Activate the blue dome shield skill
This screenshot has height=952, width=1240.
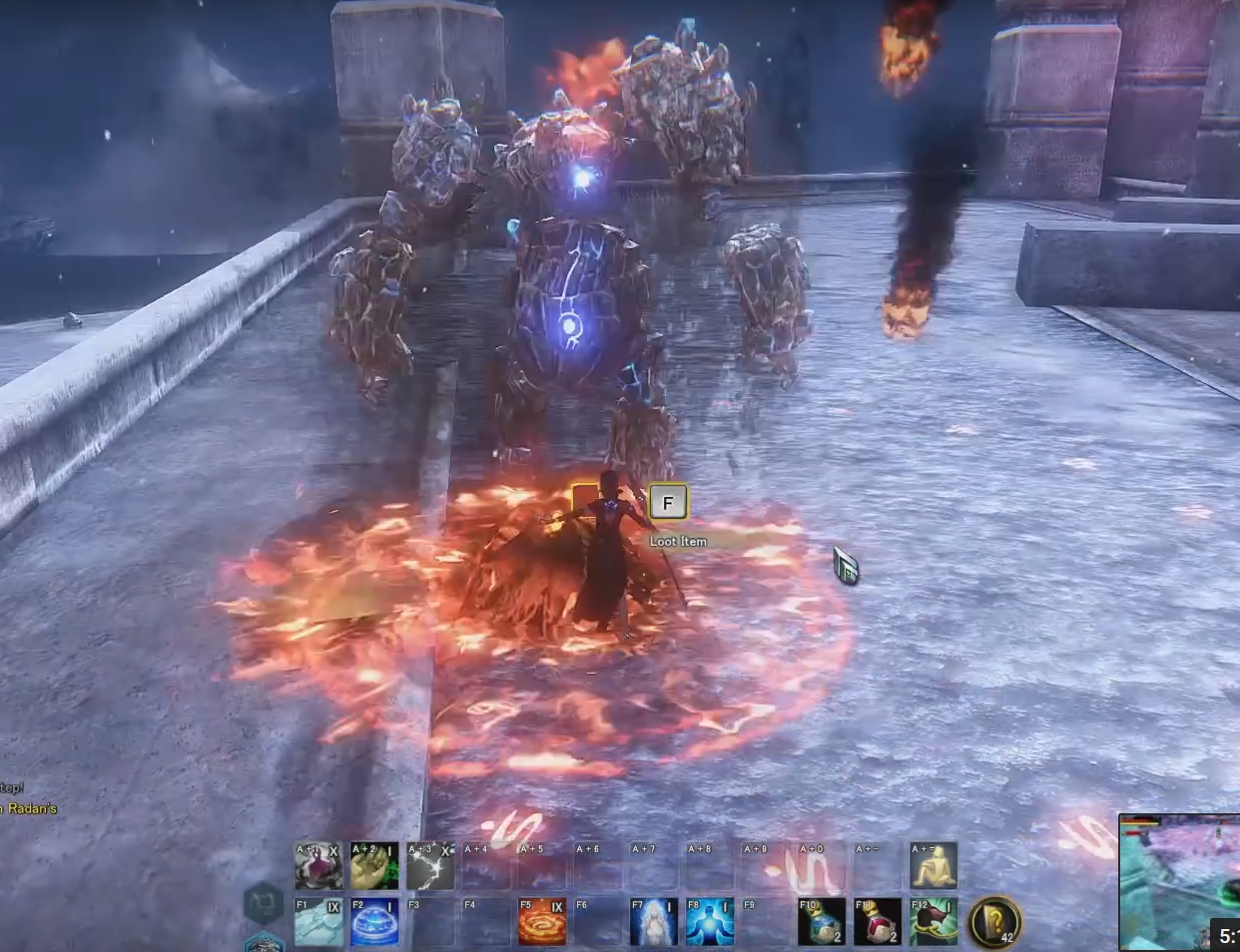click(x=374, y=921)
